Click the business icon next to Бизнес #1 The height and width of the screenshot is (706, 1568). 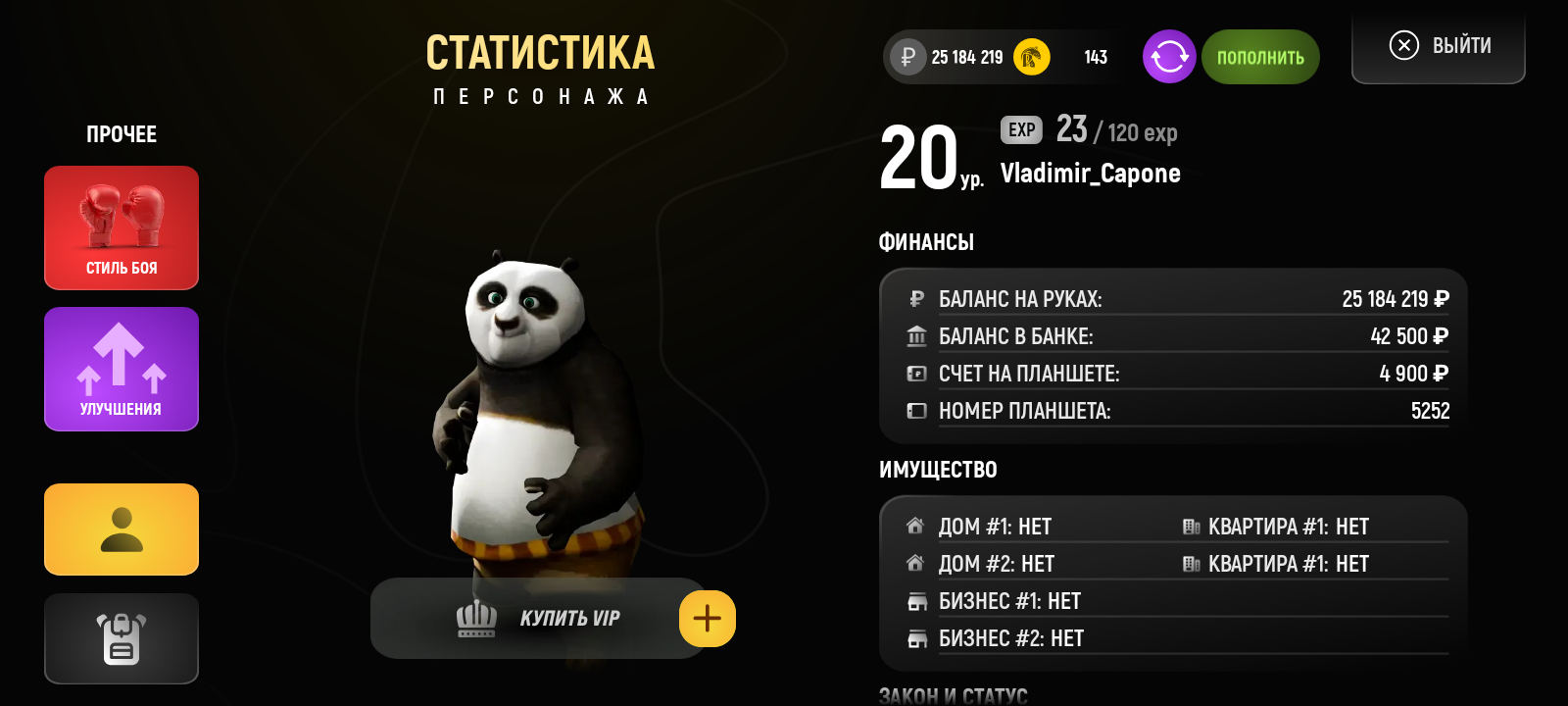pyautogui.click(x=915, y=600)
